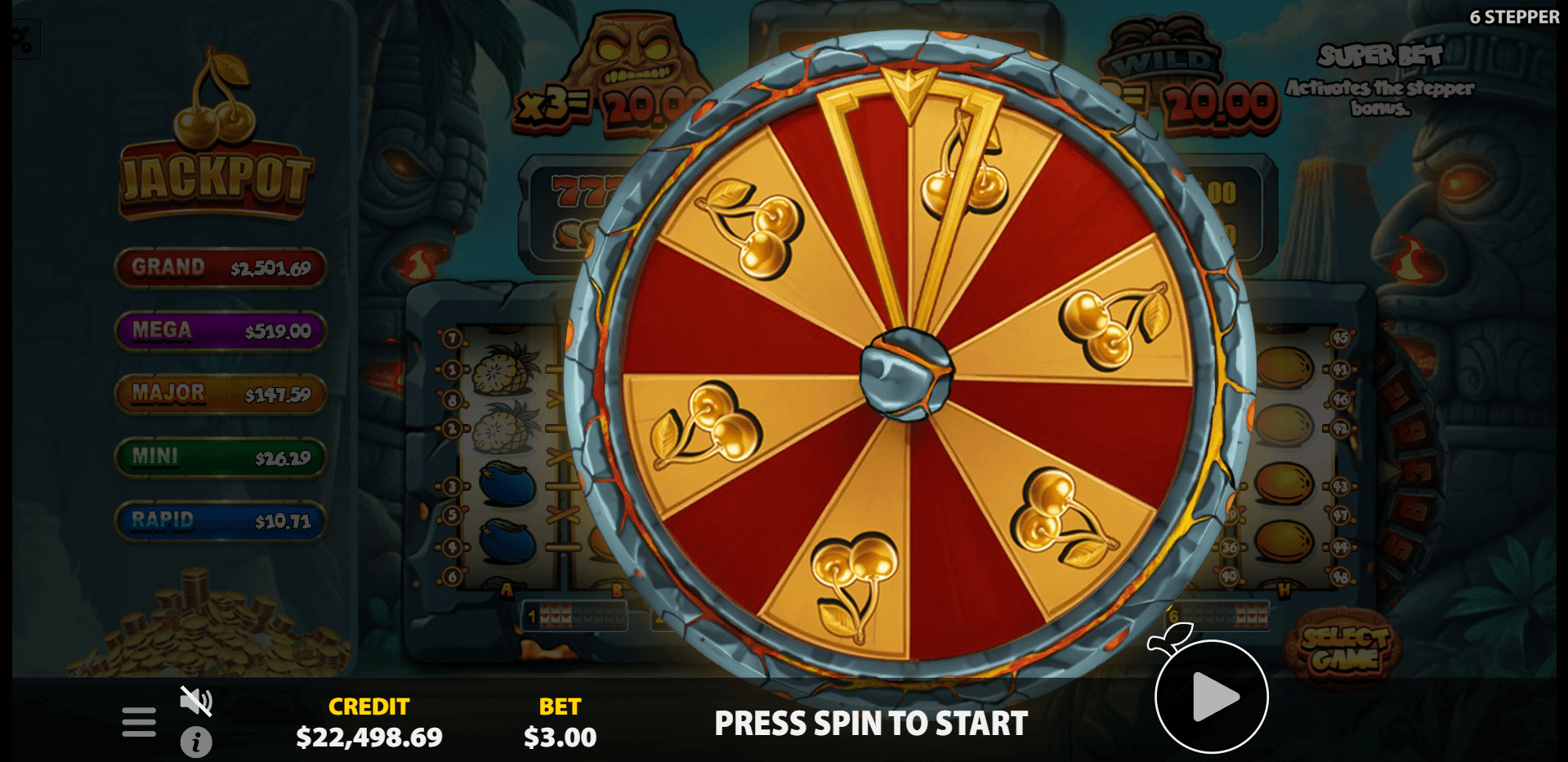Click the PRESS SPIN TO START text
Image resolution: width=1568 pixels, height=762 pixels.
click(x=871, y=723)
